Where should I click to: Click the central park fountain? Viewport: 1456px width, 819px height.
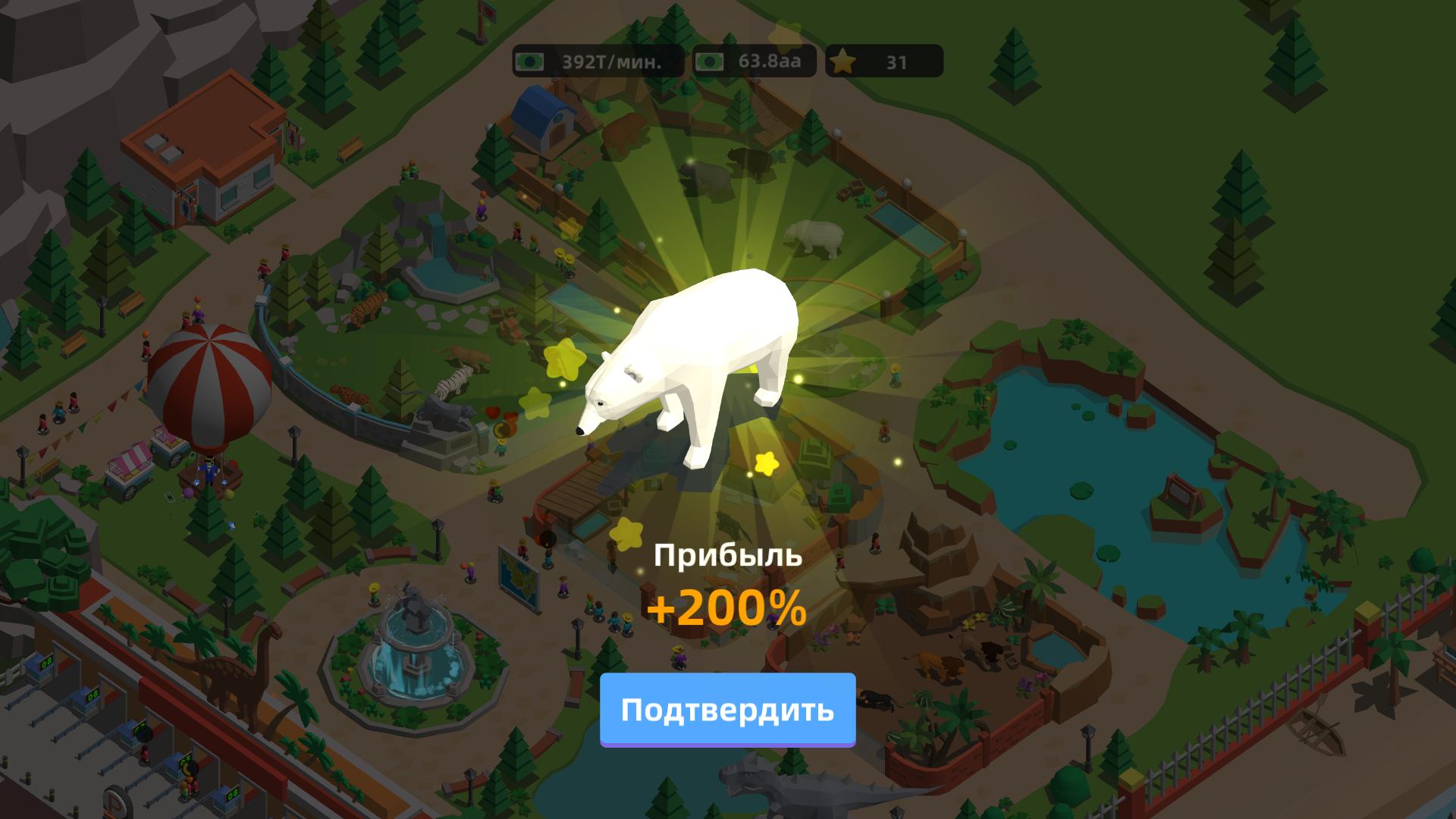coord(413,667)
